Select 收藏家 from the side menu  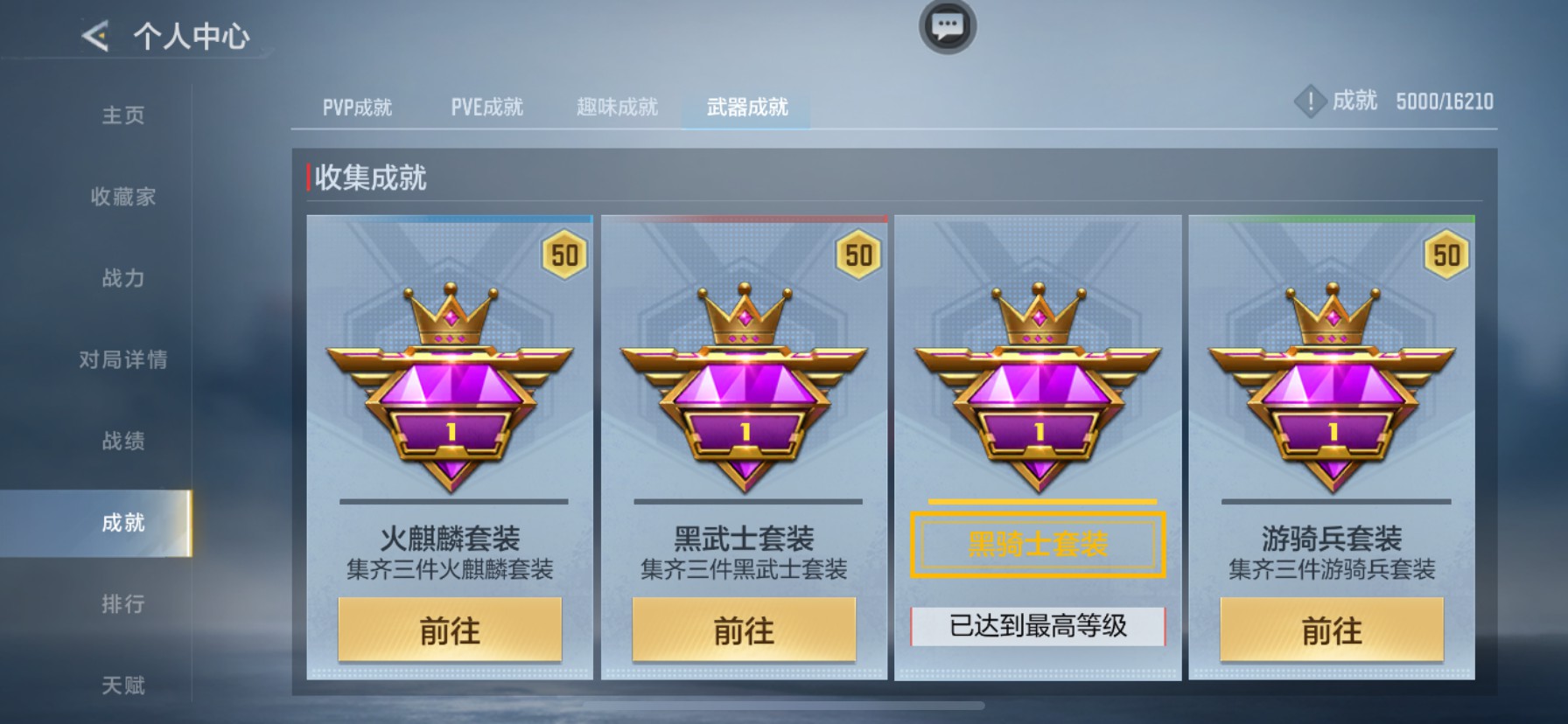click(x=124, y=197)
